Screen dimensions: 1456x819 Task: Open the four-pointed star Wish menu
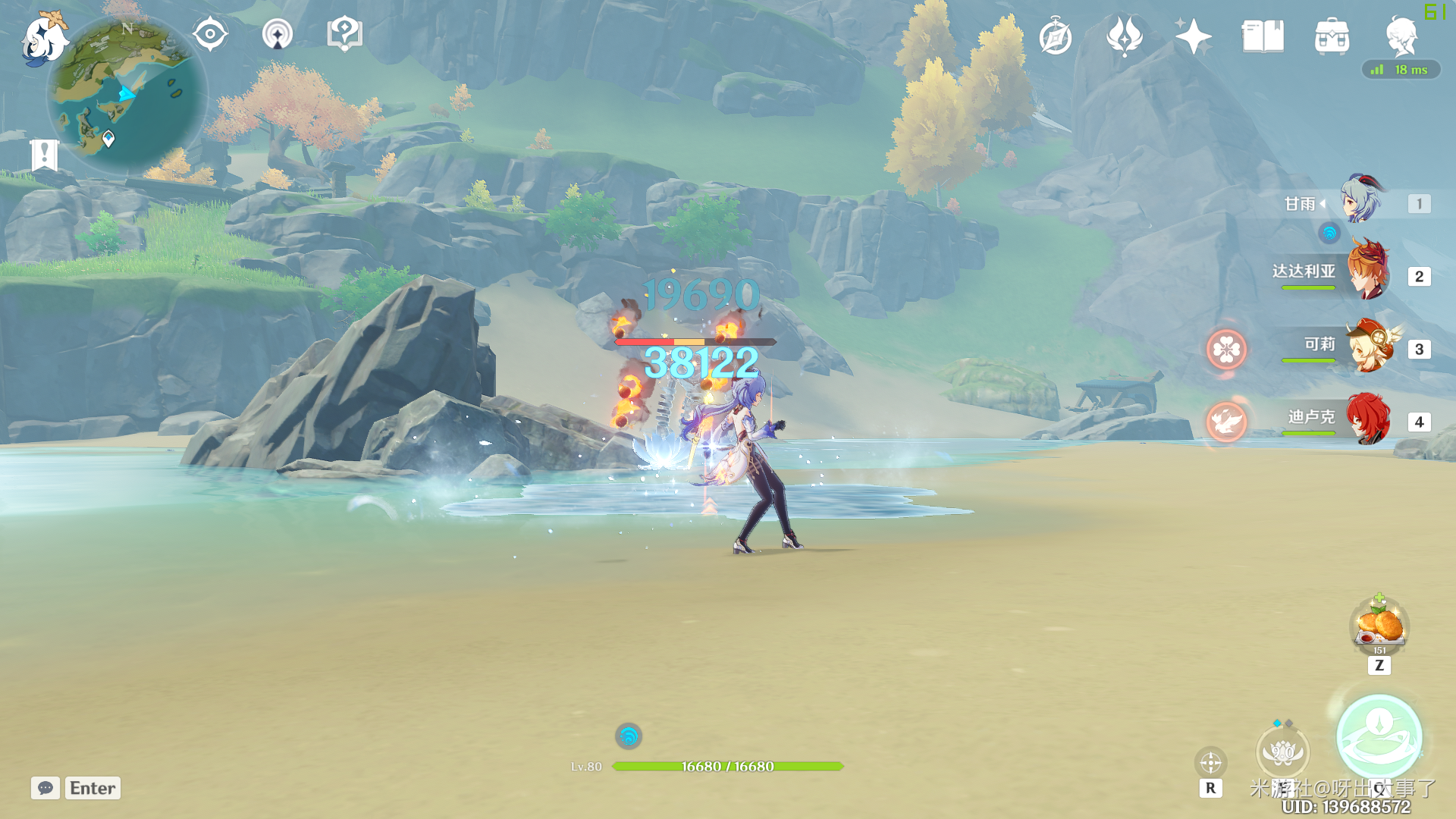pos(1193,36)
